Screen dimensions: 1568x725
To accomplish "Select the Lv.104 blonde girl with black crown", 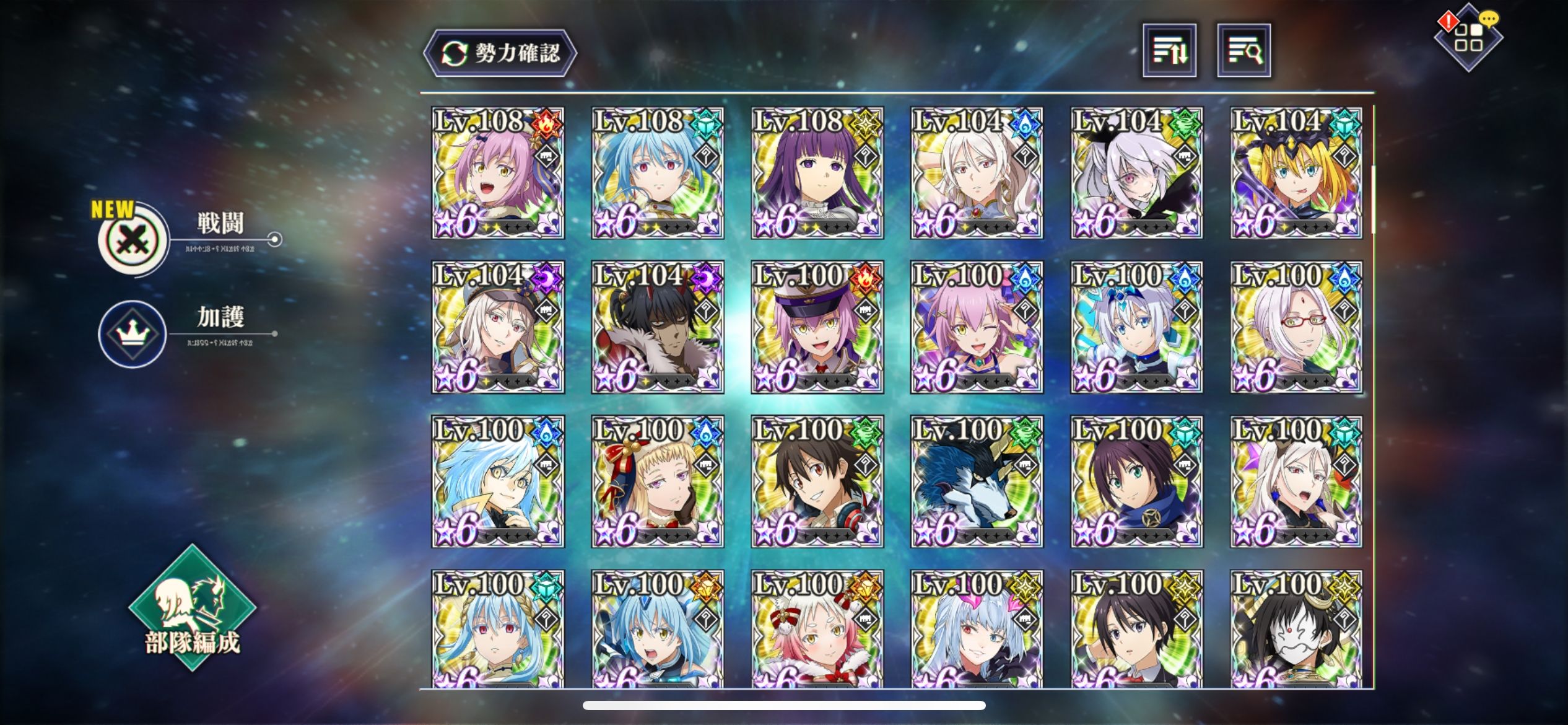I will [1296, 173].
